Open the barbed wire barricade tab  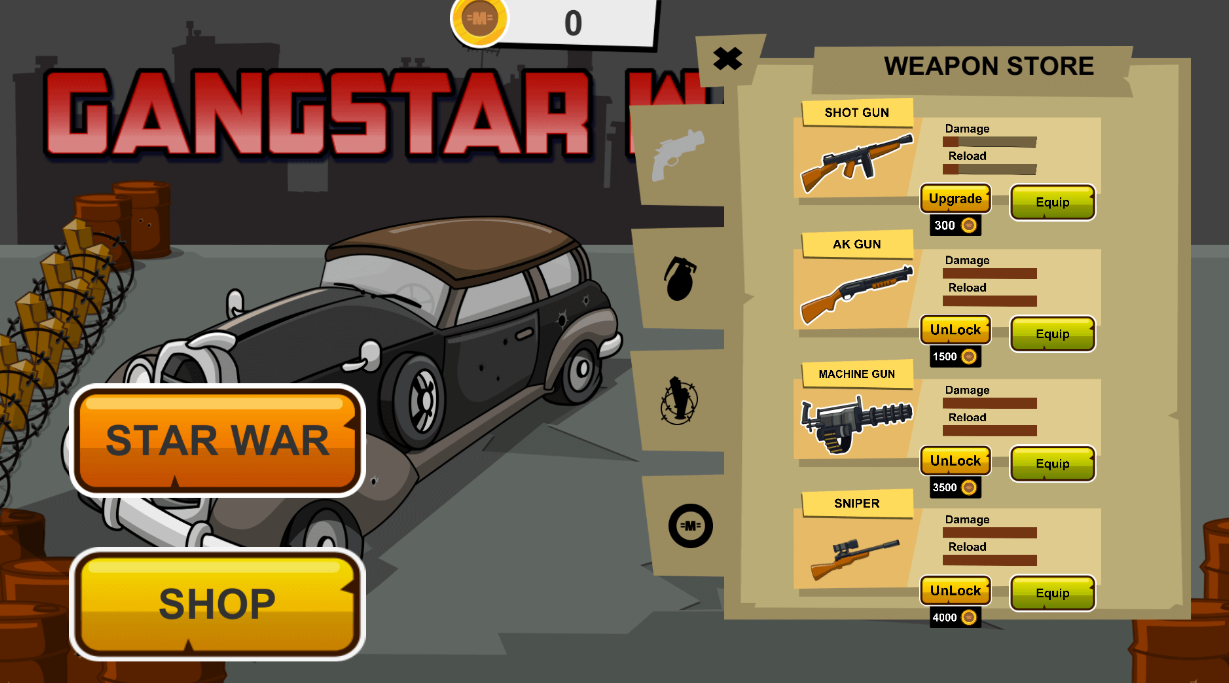680,400
